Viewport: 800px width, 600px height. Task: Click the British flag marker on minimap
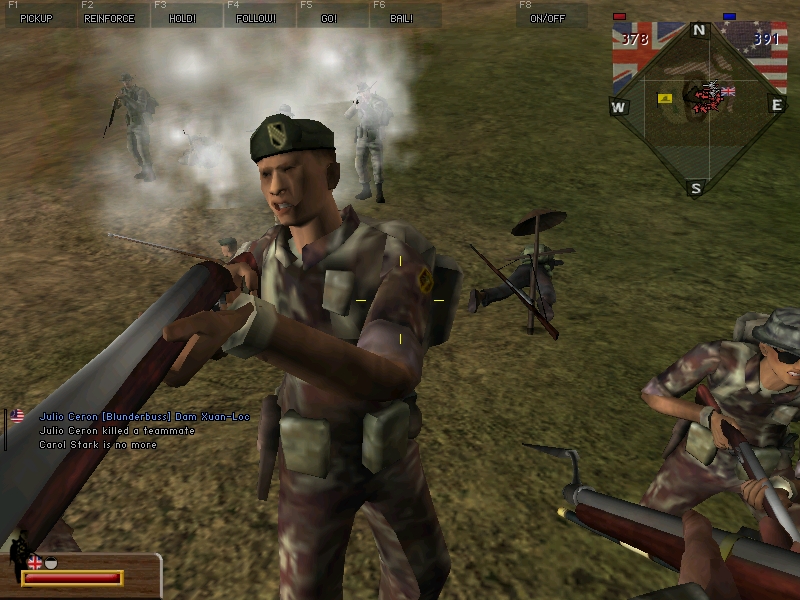pyautogui.click(x=727, y=92)
